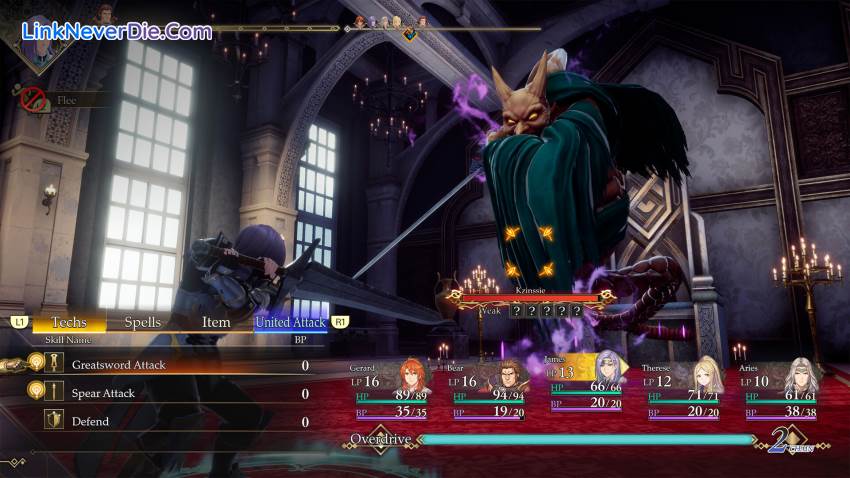Target the Kzinssie enemy nameplate

530,293
